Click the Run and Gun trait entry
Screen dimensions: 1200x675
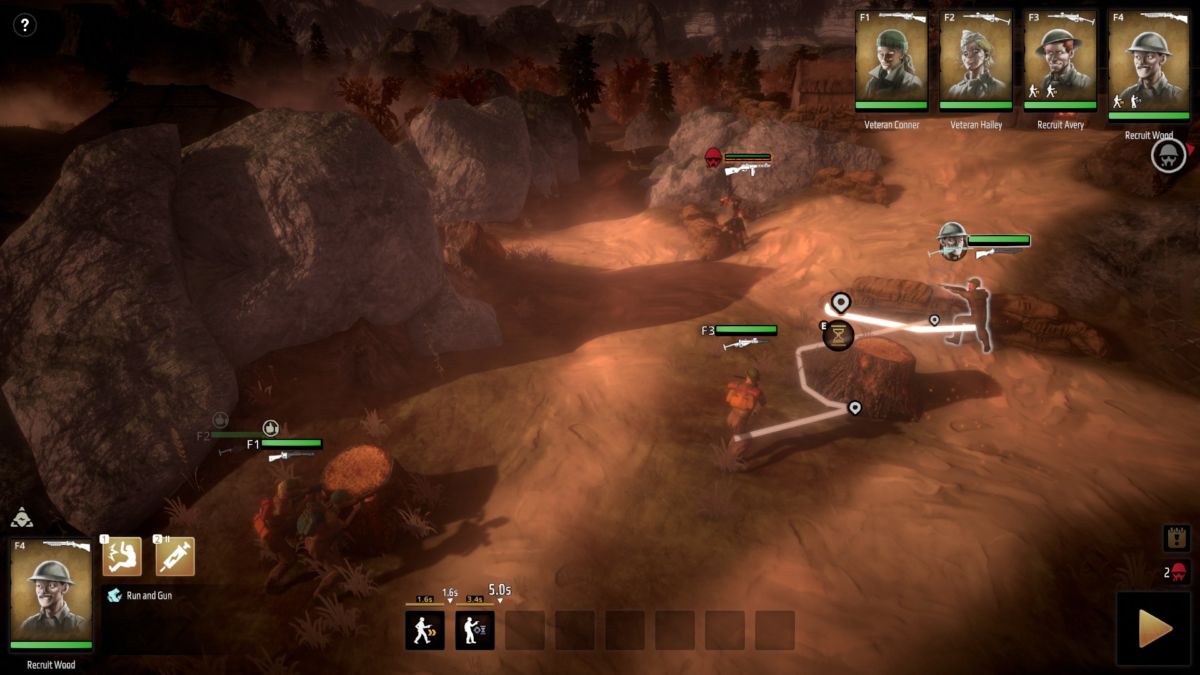[150, 595]
